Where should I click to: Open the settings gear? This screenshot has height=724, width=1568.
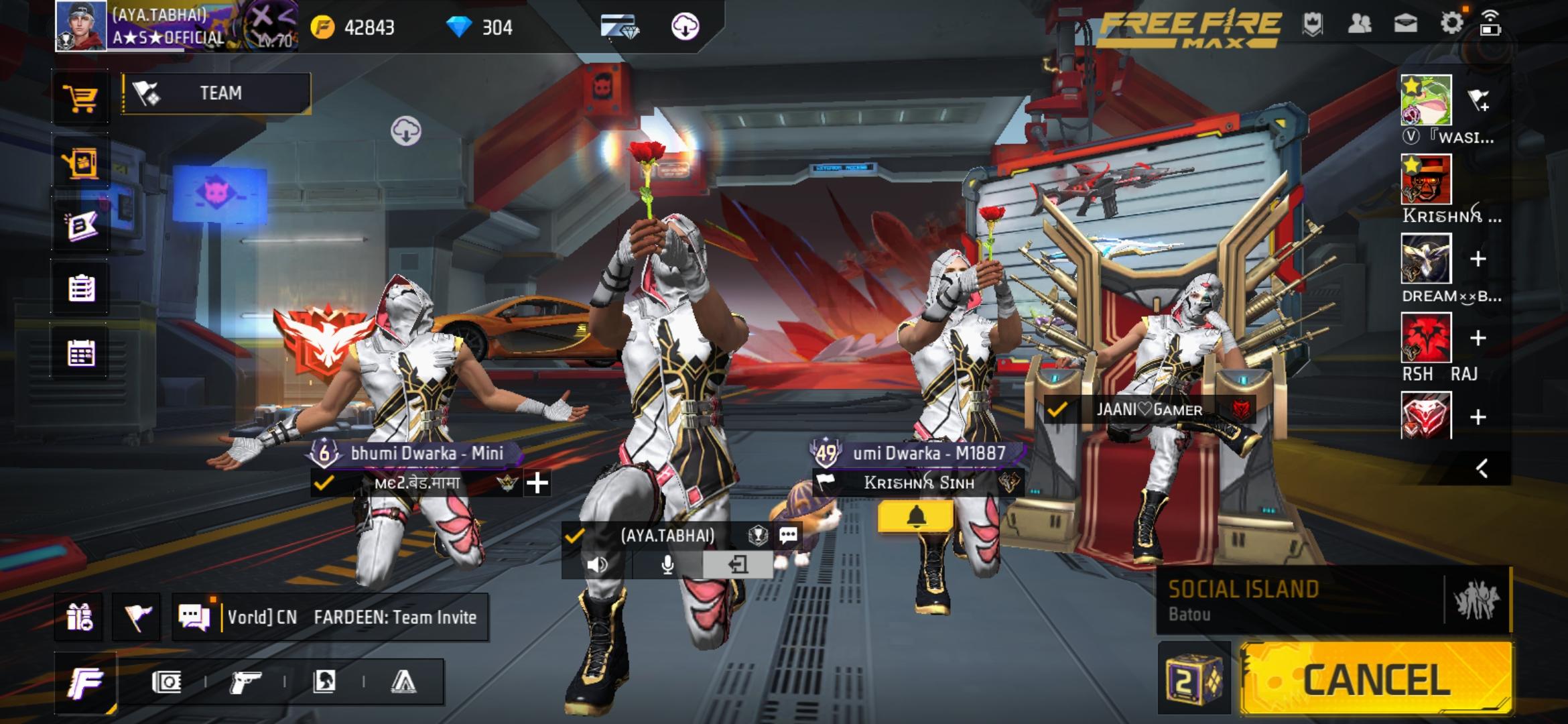click(x=1451, y=24)
